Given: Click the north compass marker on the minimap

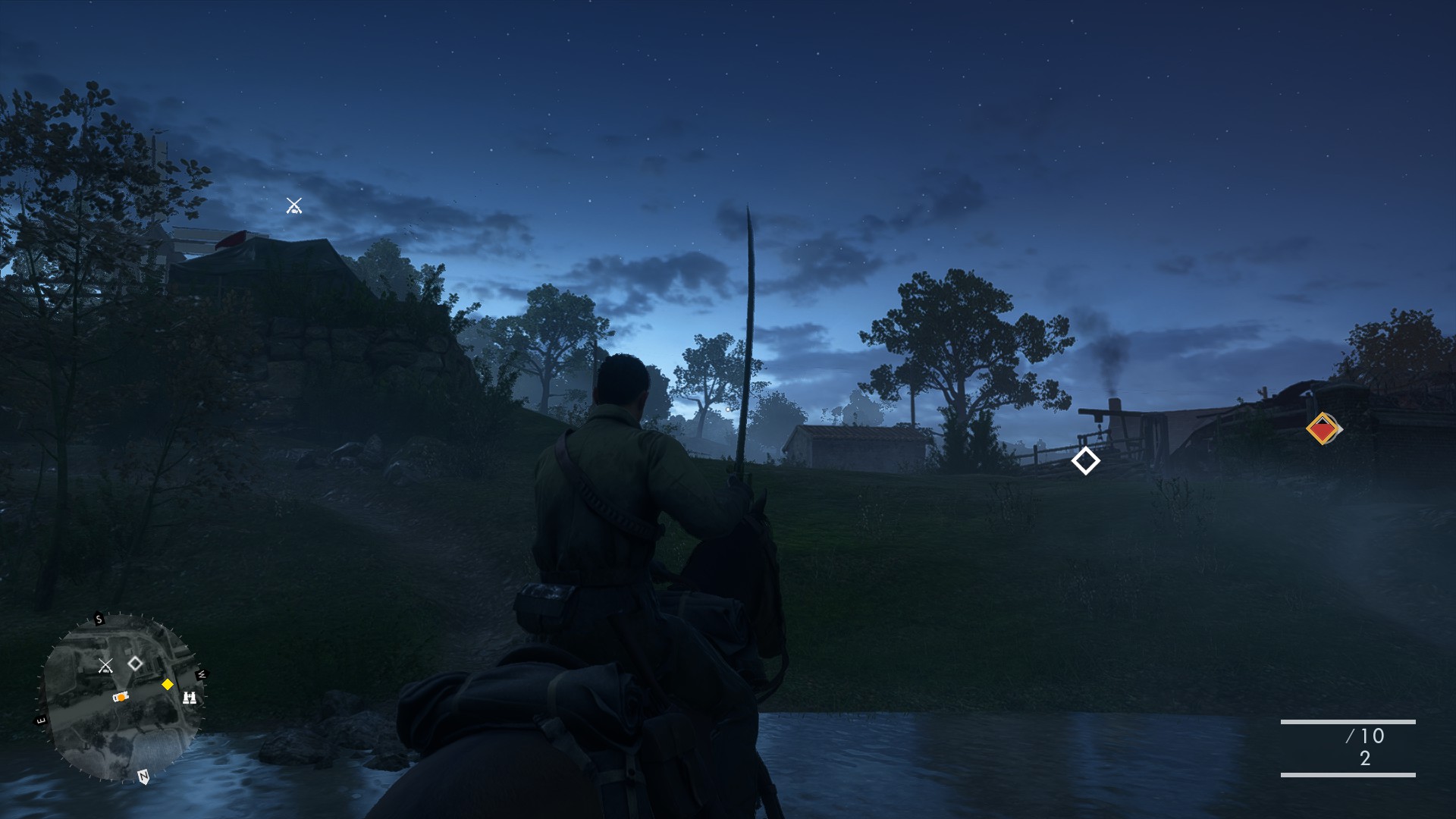Looking at the screenshot, I should pos(143,776).
